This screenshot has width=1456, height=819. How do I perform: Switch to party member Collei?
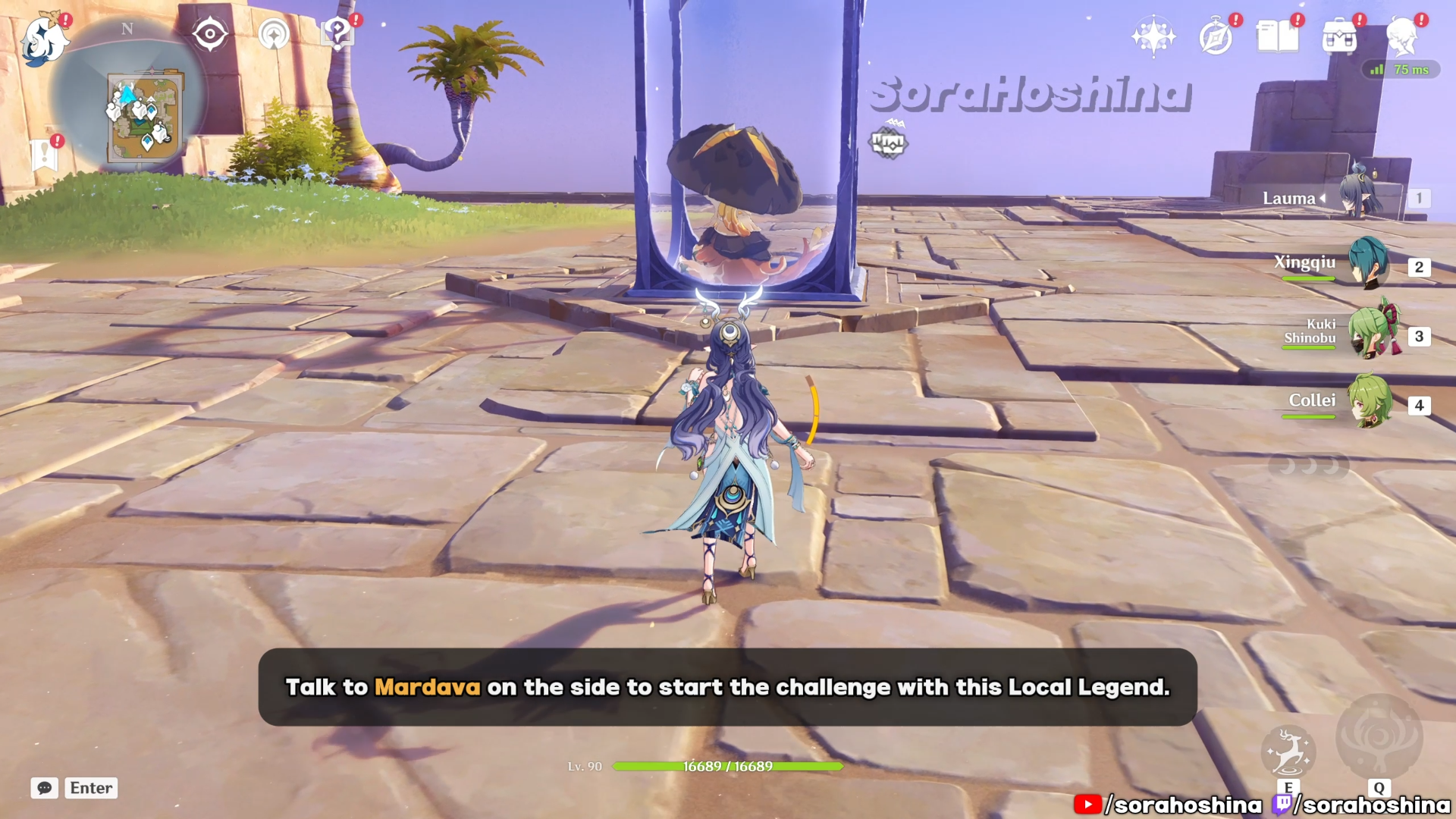pyautogui.click(x=1370, y=402)
